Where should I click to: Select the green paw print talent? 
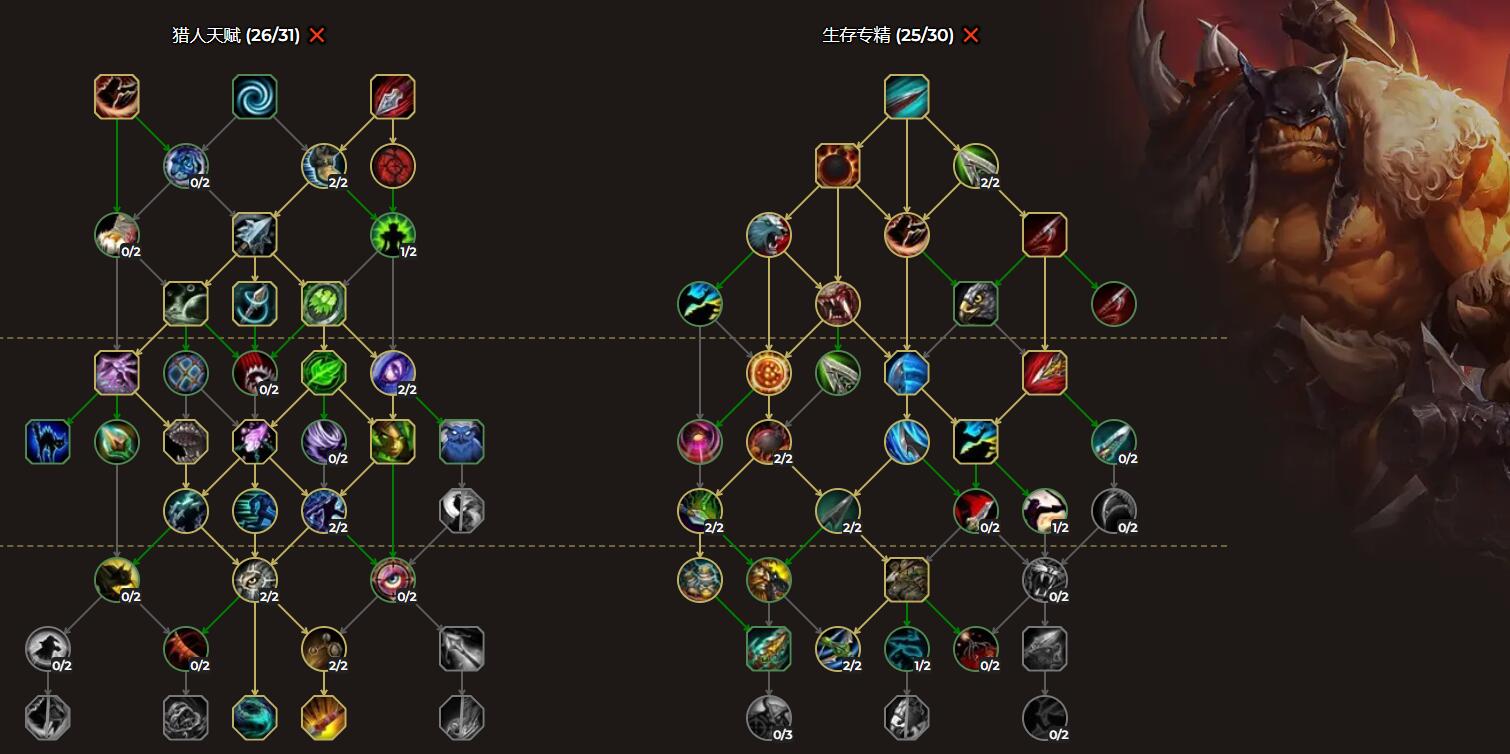(x=324, y=304)
